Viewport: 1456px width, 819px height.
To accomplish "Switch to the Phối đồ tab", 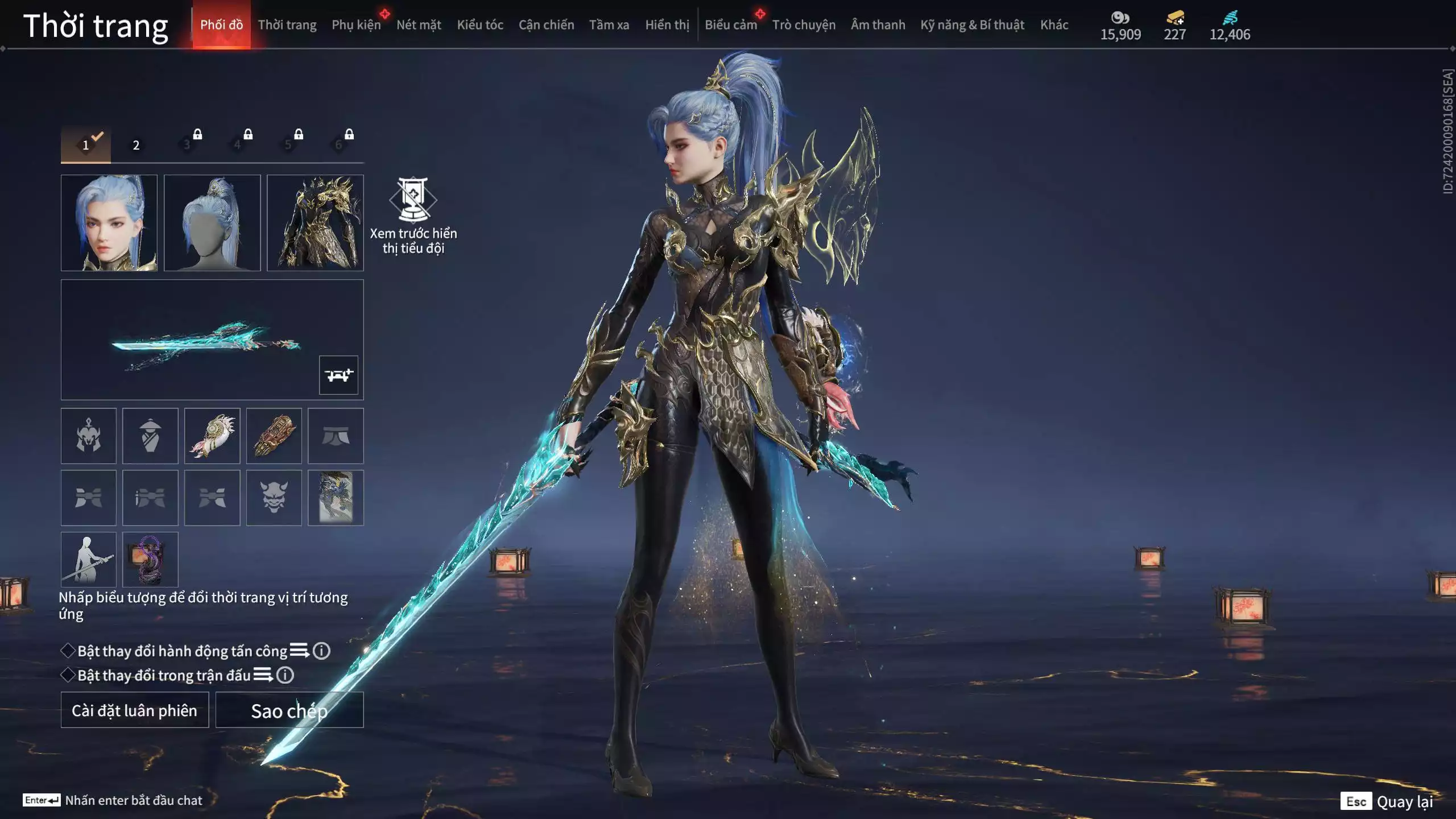I will click(221, 25).
